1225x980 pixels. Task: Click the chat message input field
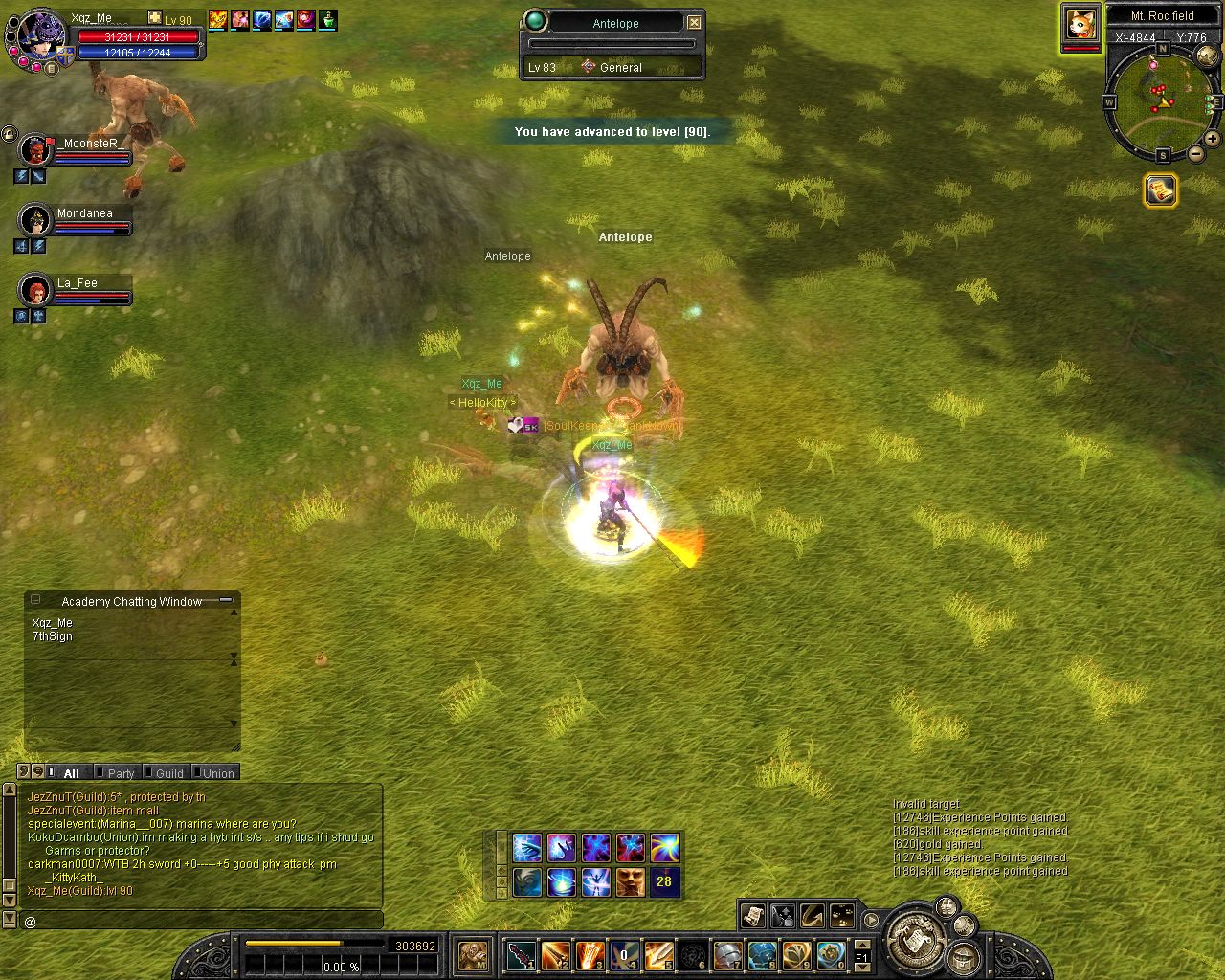201,921
